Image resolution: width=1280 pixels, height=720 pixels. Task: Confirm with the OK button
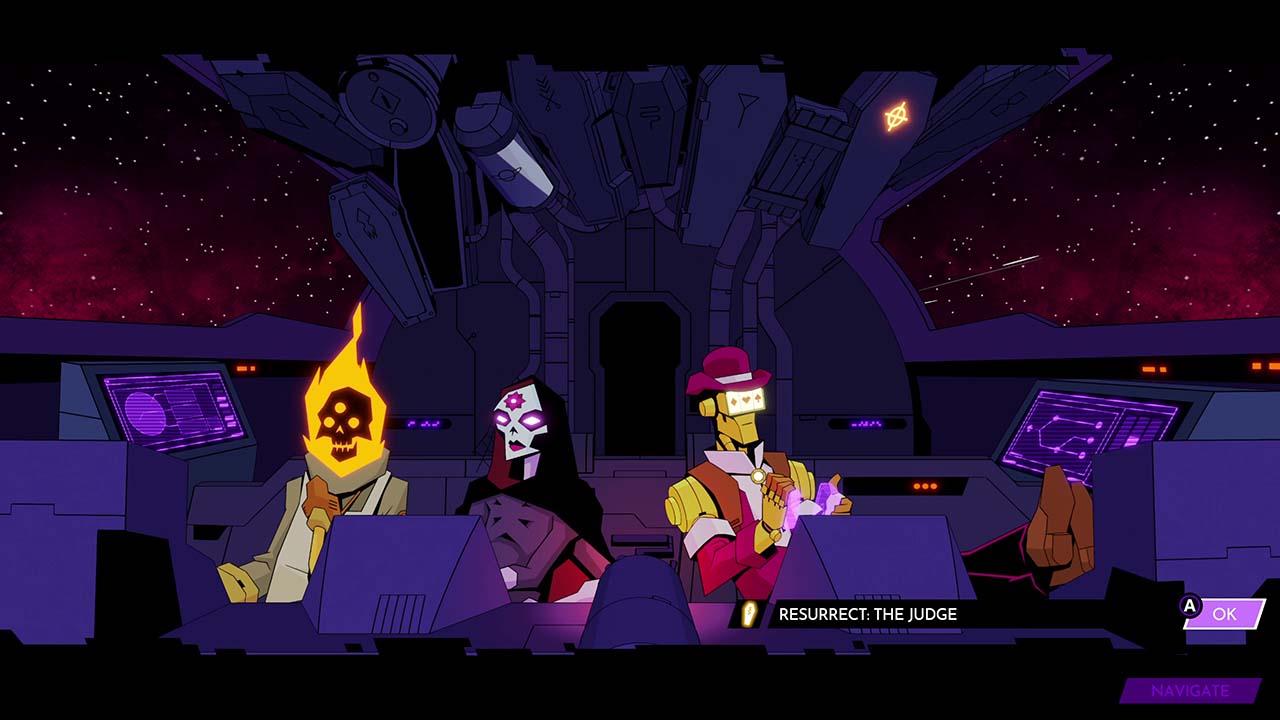point(1224,614)
